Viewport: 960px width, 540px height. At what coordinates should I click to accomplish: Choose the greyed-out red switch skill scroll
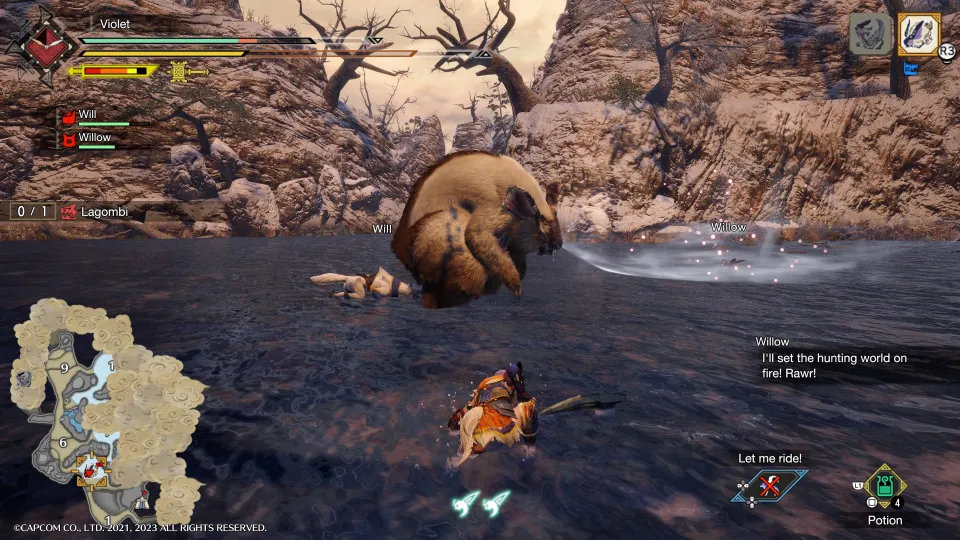tap(870, 34)
